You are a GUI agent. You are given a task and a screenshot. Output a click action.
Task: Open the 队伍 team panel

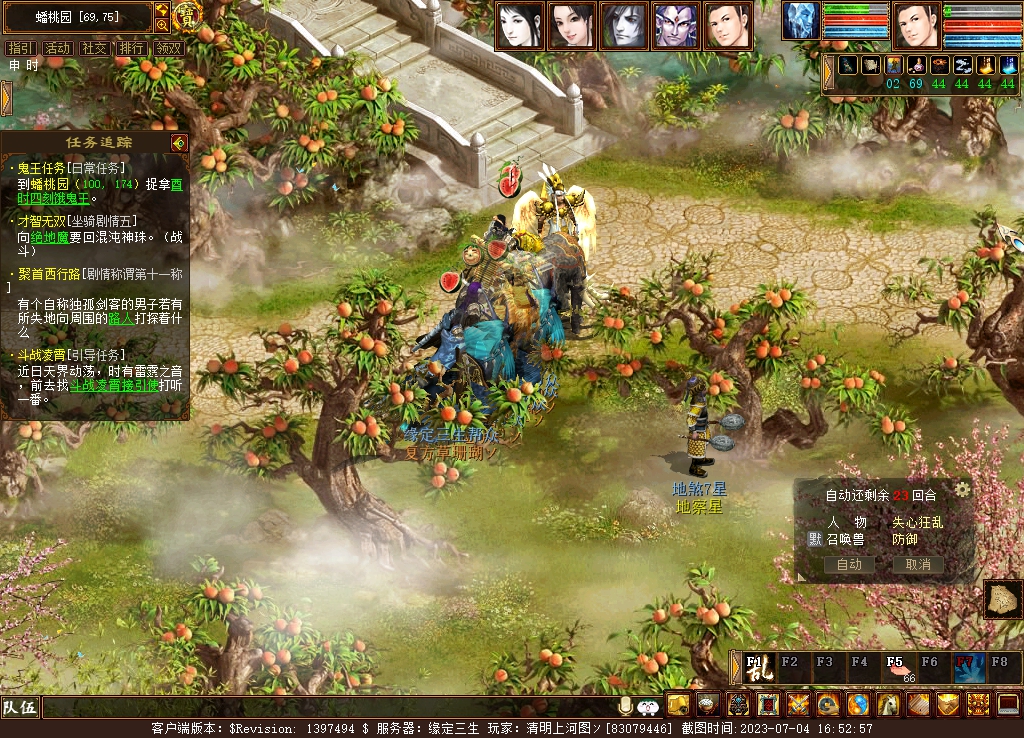20,708
